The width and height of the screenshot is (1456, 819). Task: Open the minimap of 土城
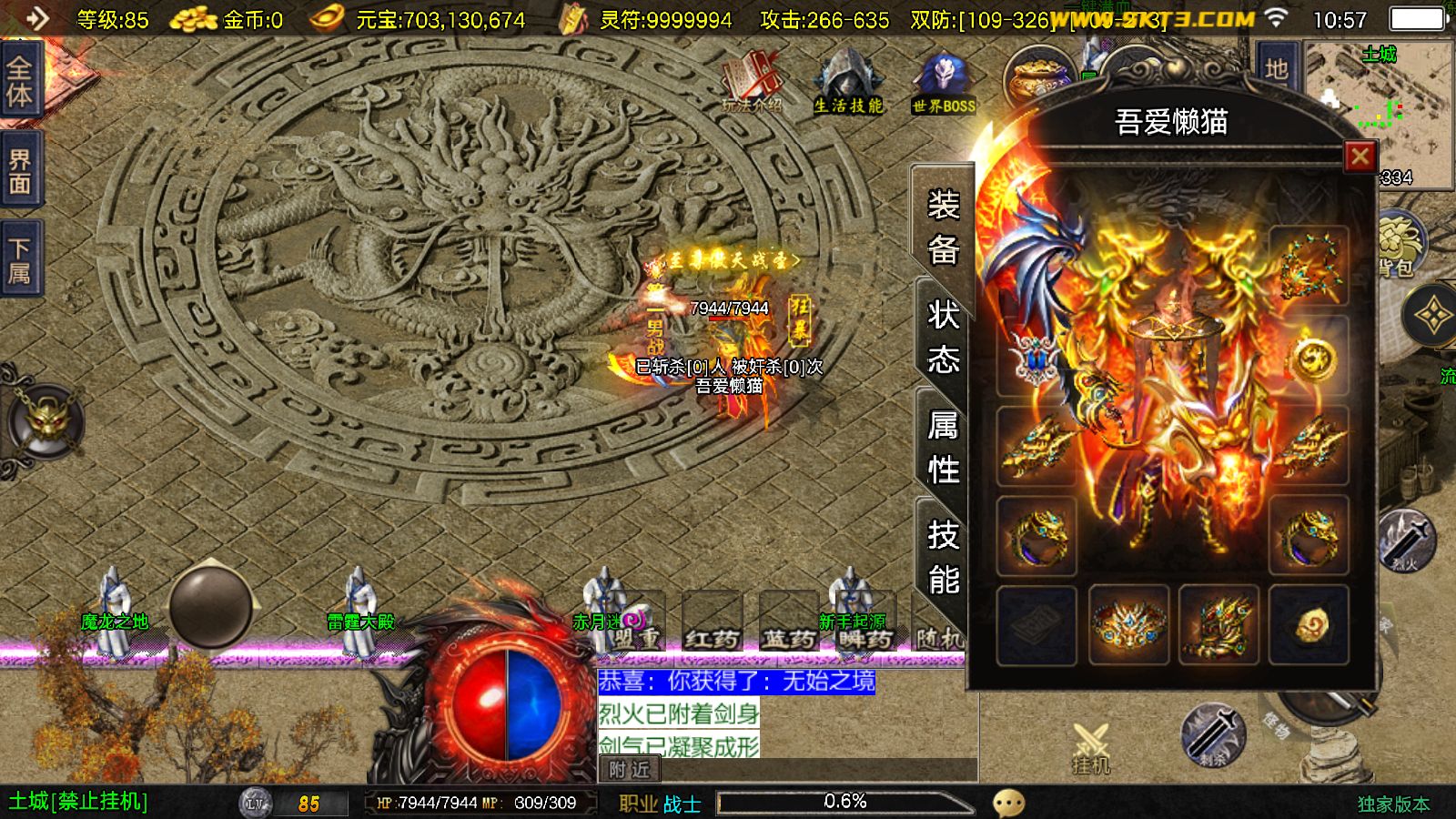tap(1378, 109)
